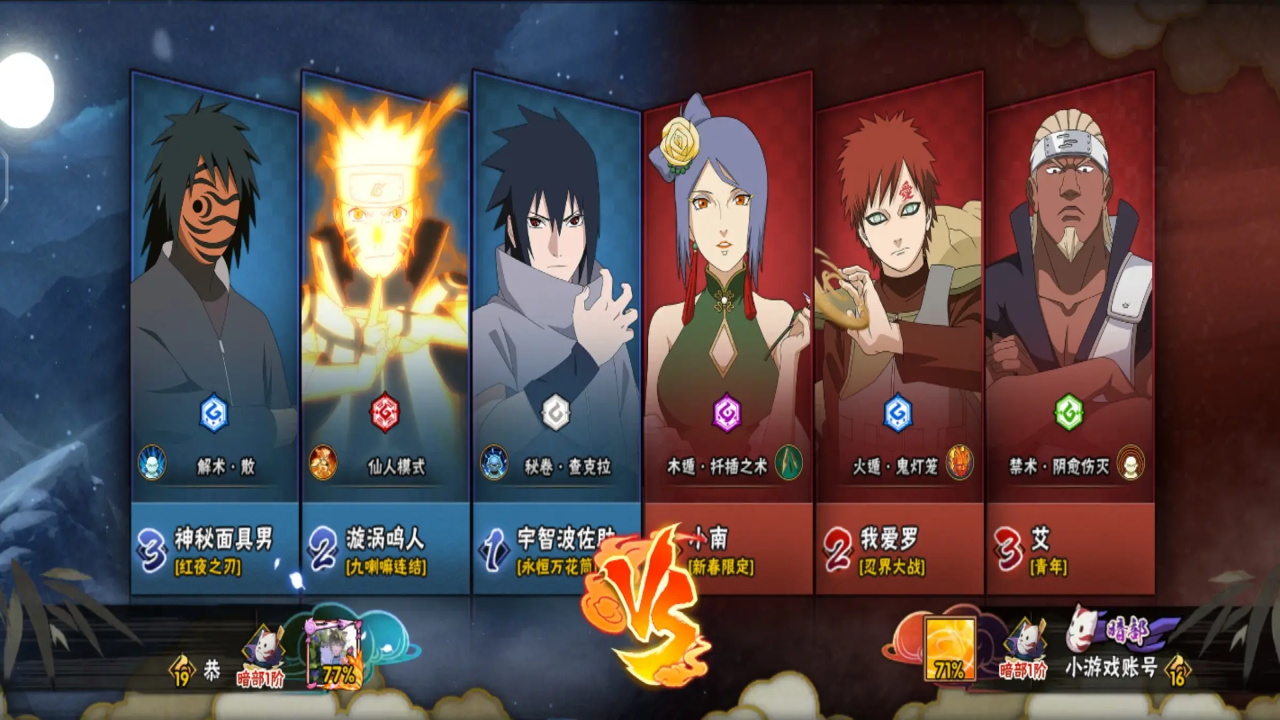Open the 秘卷·查克拉 chakra scroll icon
1280x720 pixels.
click(494, 463)
